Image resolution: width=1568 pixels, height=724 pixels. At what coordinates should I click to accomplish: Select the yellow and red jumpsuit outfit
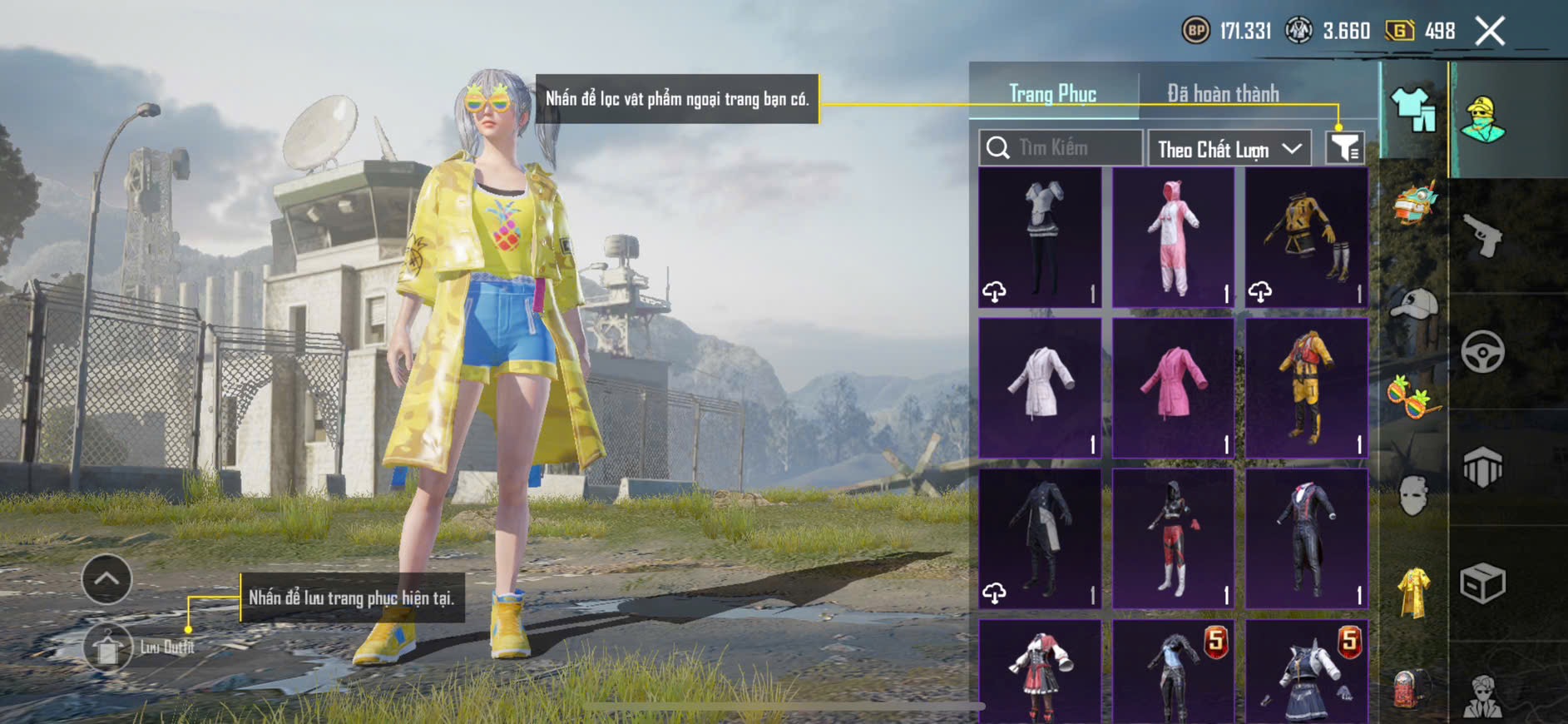coord(1307,388)
